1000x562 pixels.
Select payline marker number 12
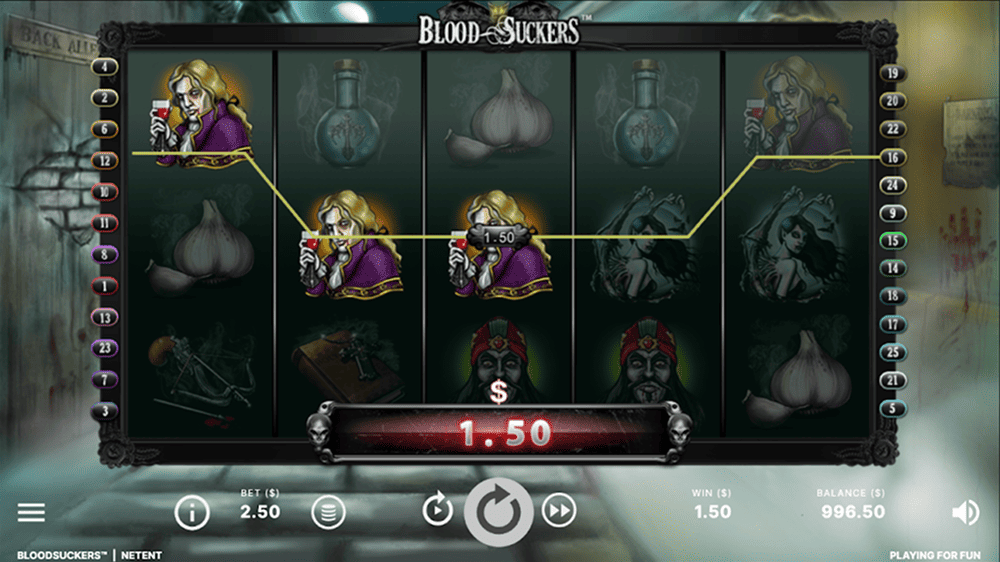coord(104,160)
